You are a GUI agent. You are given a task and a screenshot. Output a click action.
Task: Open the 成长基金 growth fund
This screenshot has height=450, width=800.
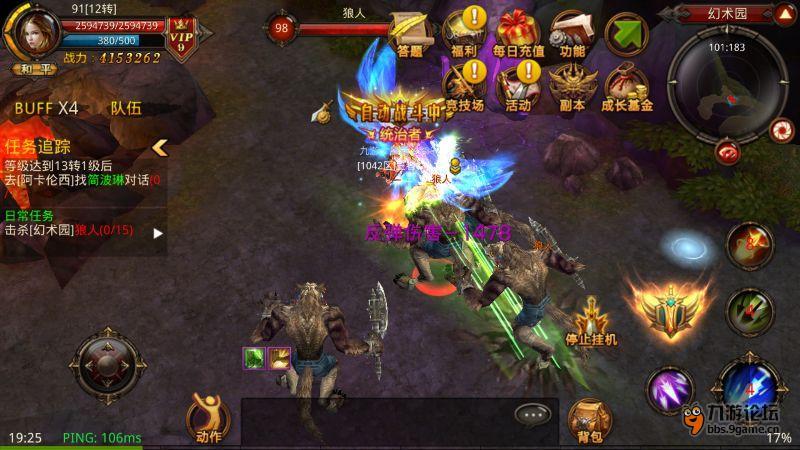pos(627,84)
